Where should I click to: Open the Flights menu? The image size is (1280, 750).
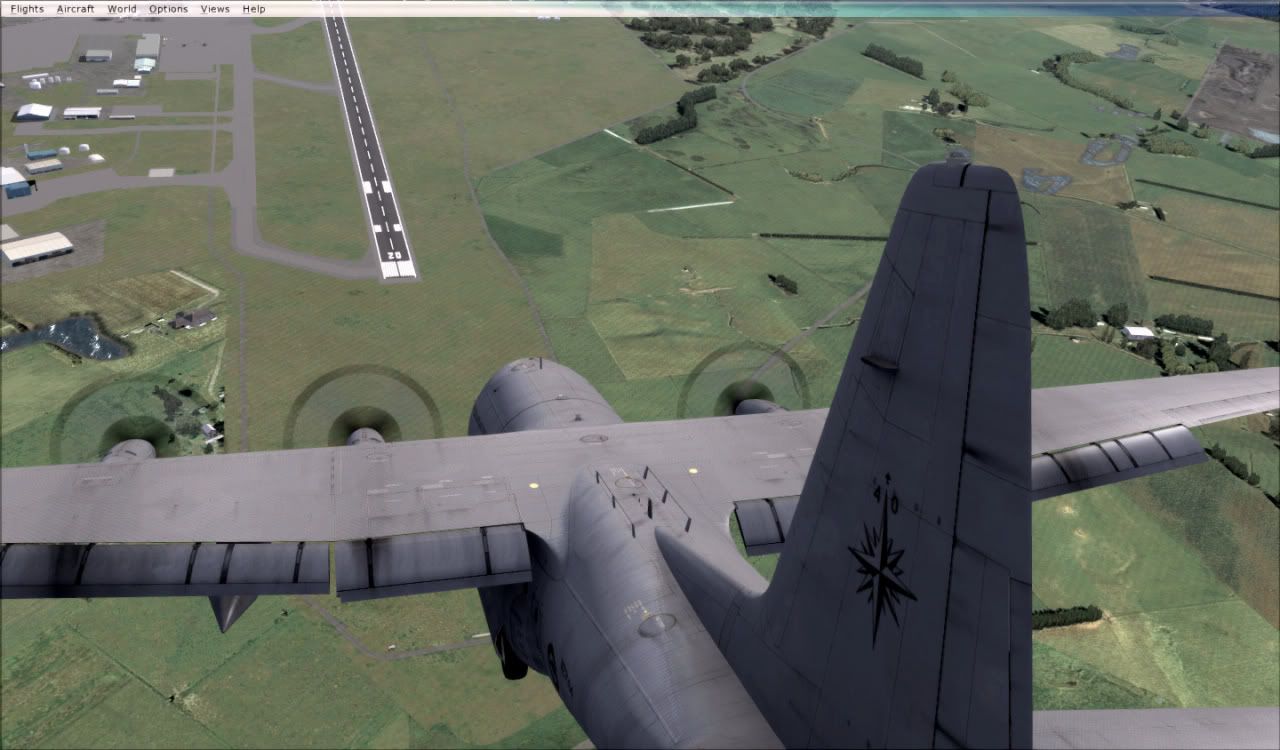point(27,9)
